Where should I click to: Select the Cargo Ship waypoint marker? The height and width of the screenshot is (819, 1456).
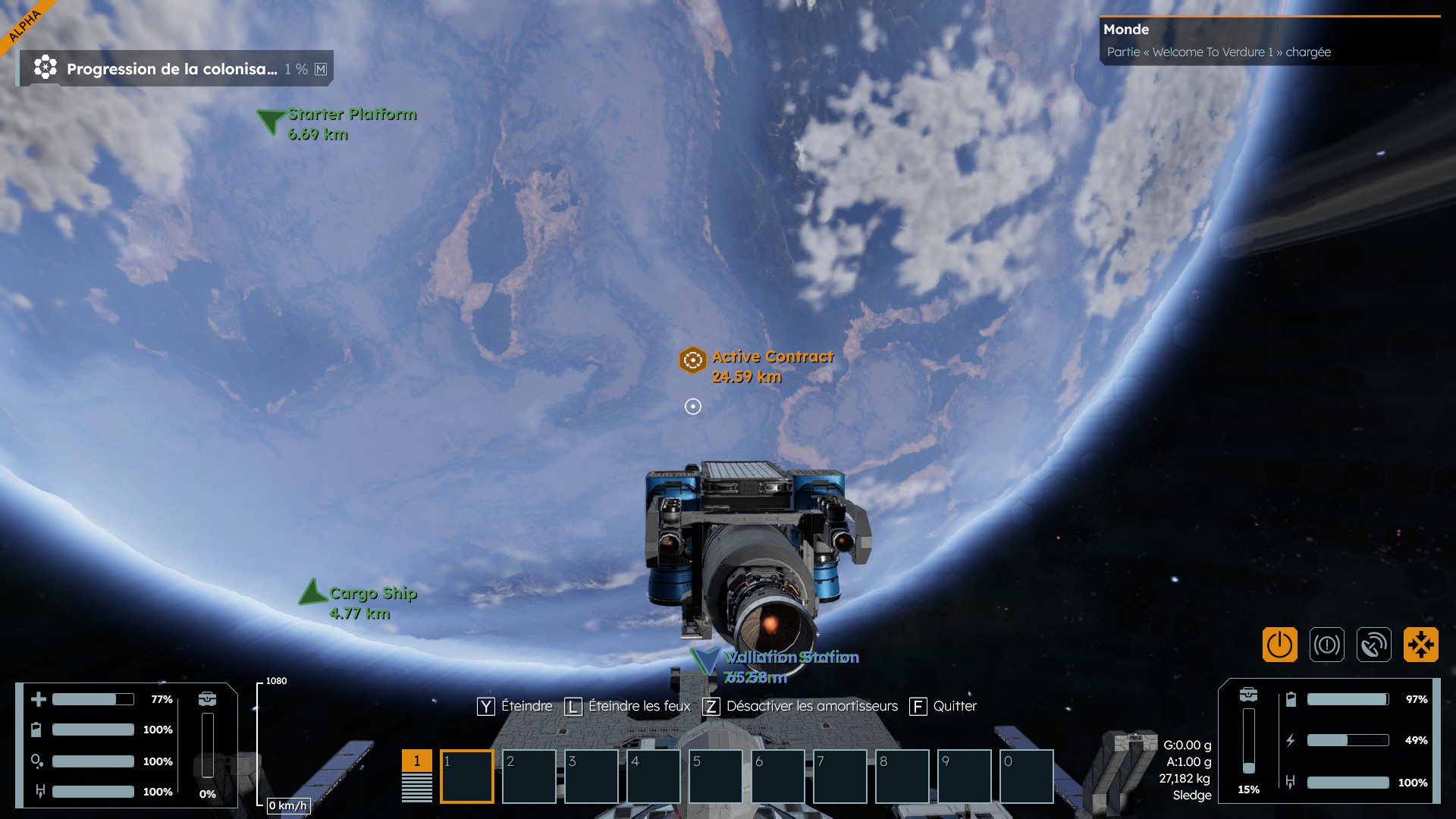tap(312, 592)
